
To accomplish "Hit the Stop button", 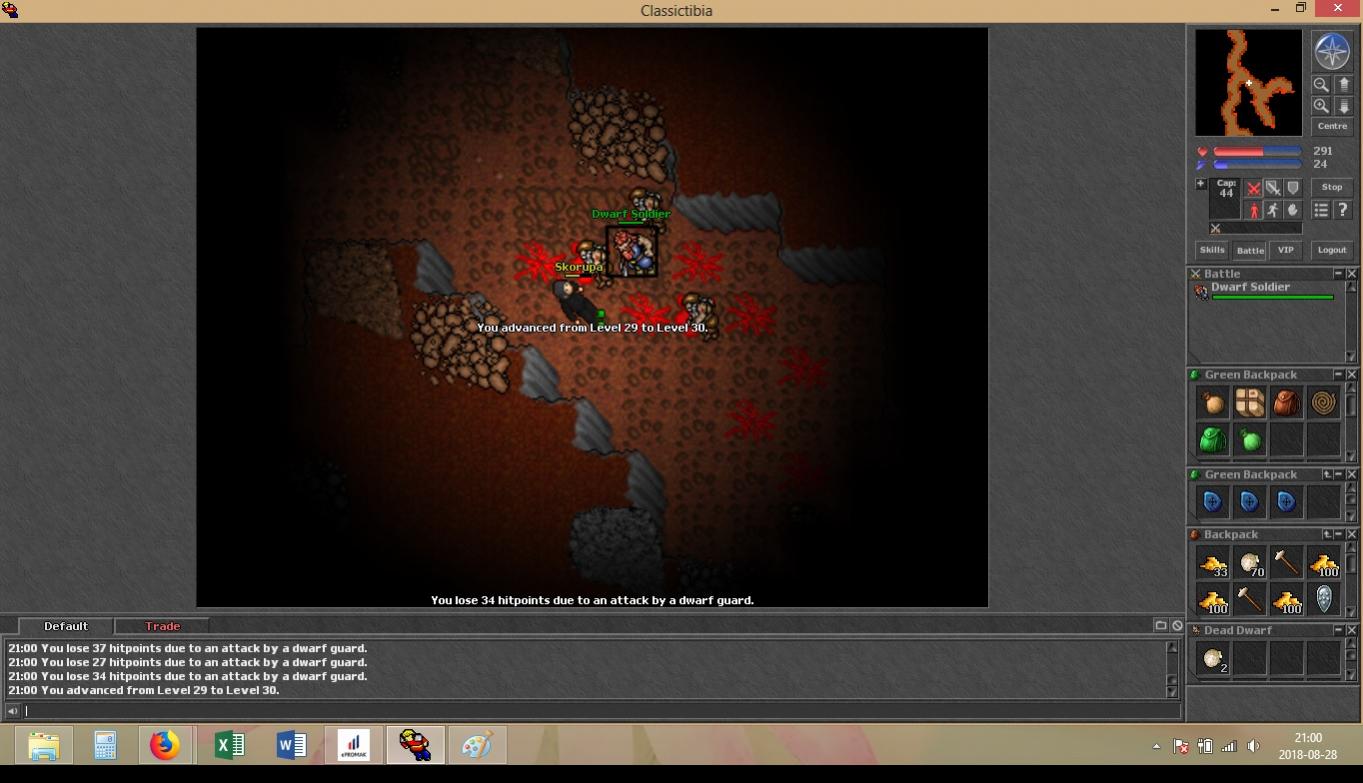I will pos(1331,187).
